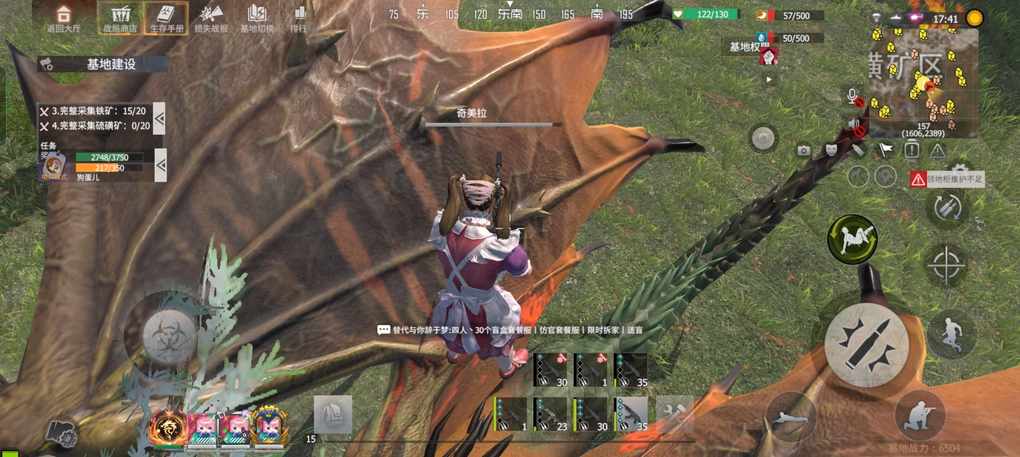The height and width of the screenshot is (457, 1020).
Task: Open the chat message line
Action: 510,329
